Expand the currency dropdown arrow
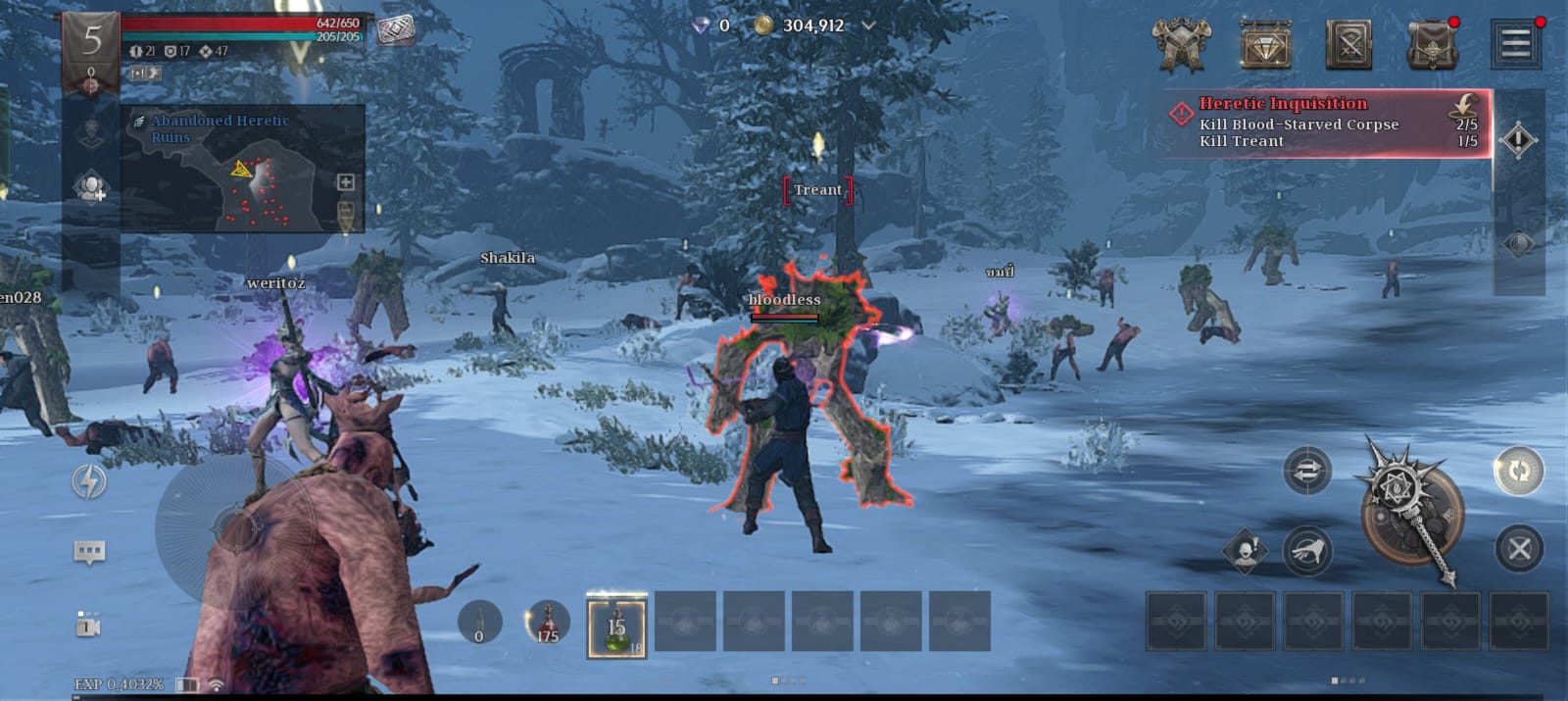 click(868, 25)
